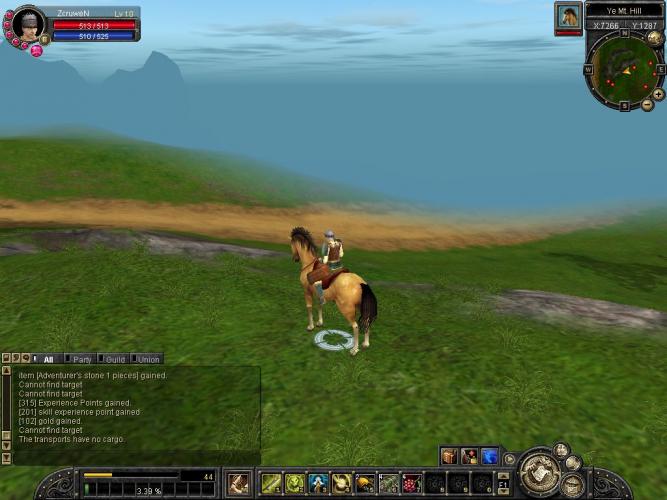667x500 pixels.
Task: Switch to the All chat tab
Action: [x=48, y=358]
